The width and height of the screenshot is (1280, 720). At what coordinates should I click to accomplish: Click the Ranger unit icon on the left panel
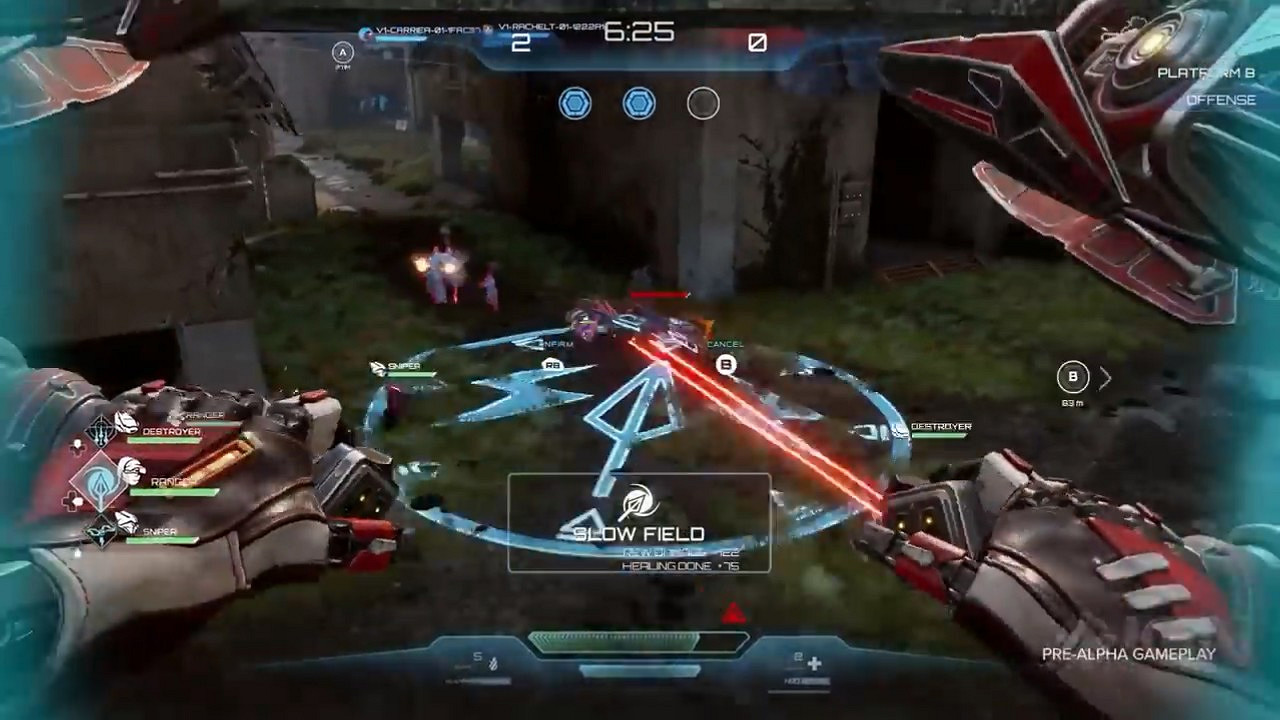click(100, 480)
